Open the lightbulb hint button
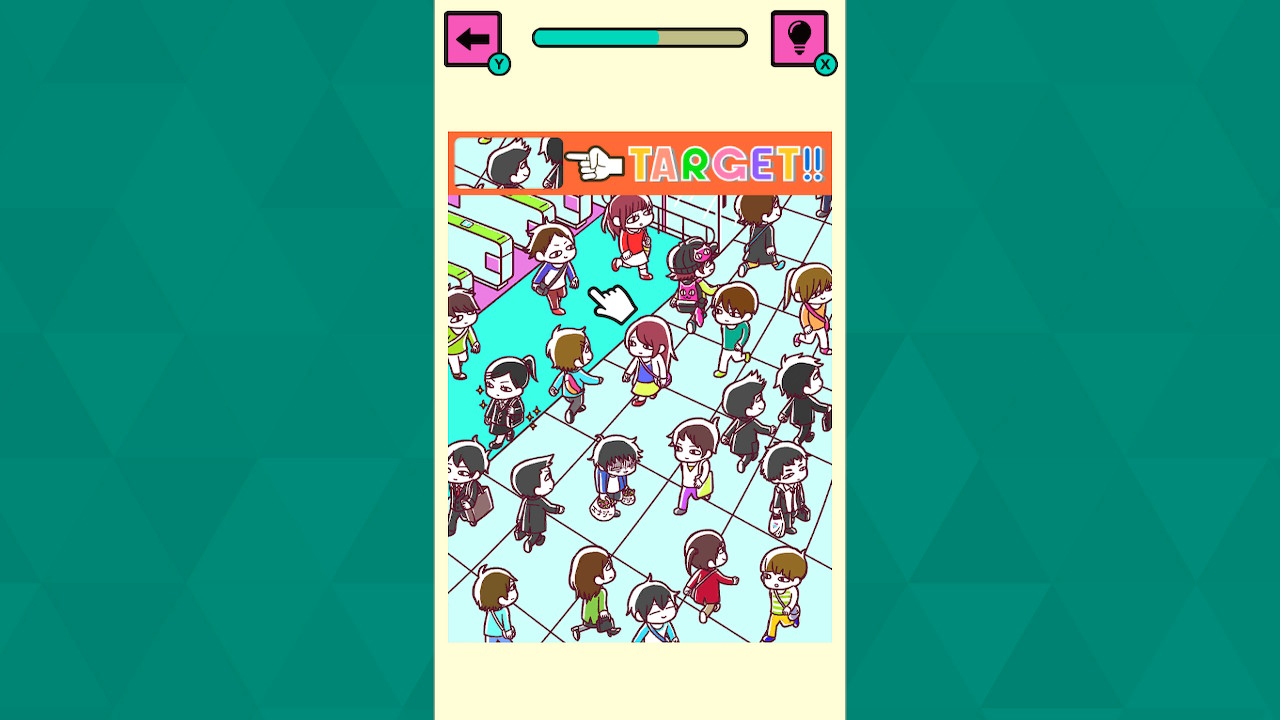Viewport: 1280px width, 720px height. [800, 38]
